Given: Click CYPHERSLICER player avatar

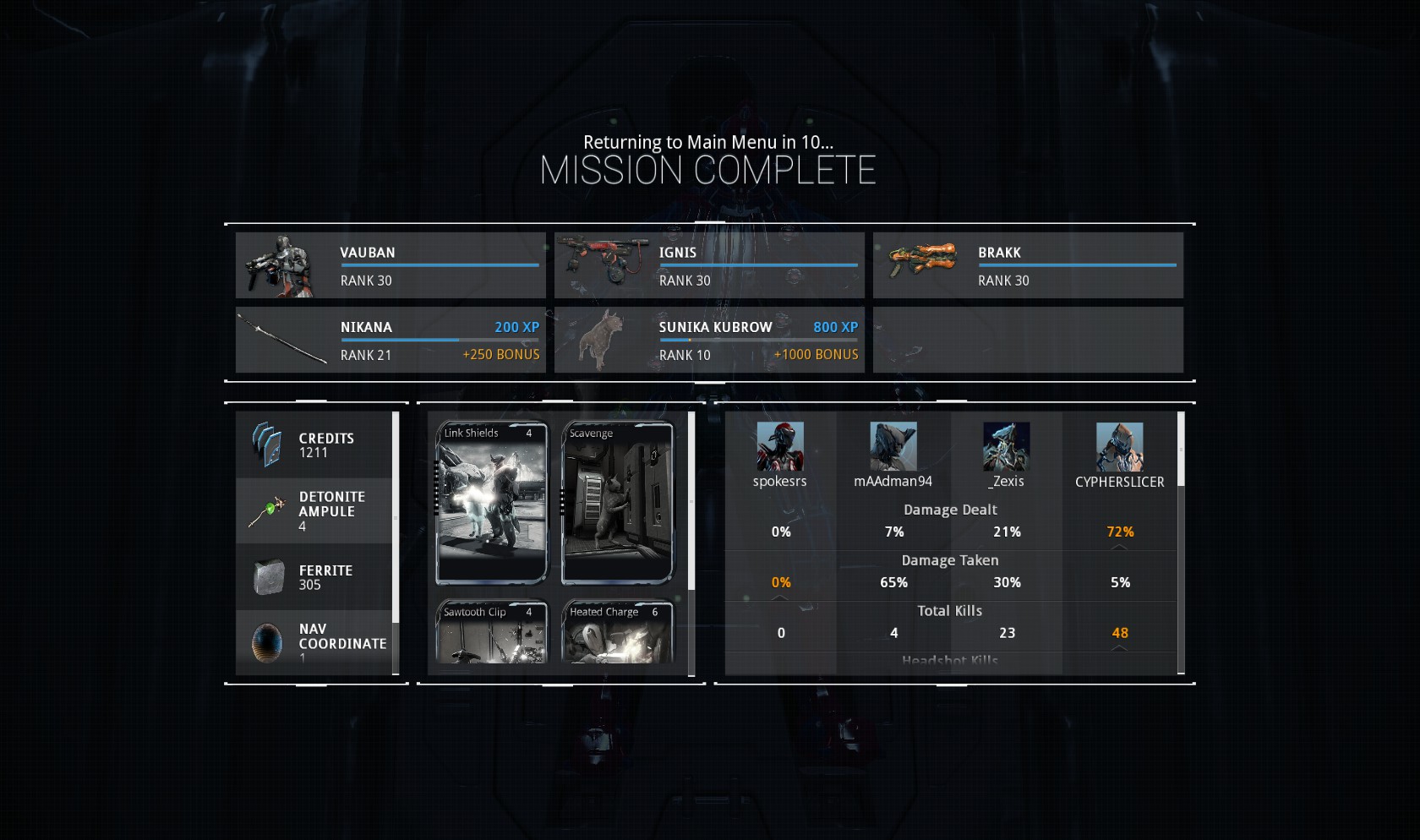Looking at the screenshot, I should tap(1119, 446).
